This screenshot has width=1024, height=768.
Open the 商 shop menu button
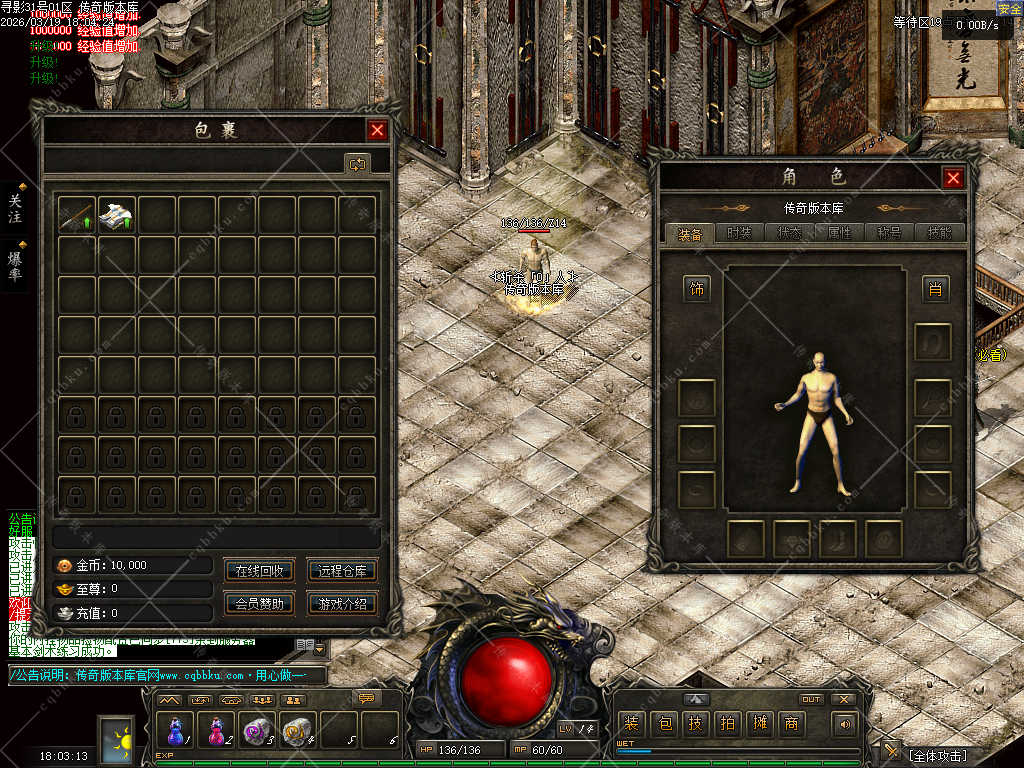pyautogui.click(x=791, y=723)
